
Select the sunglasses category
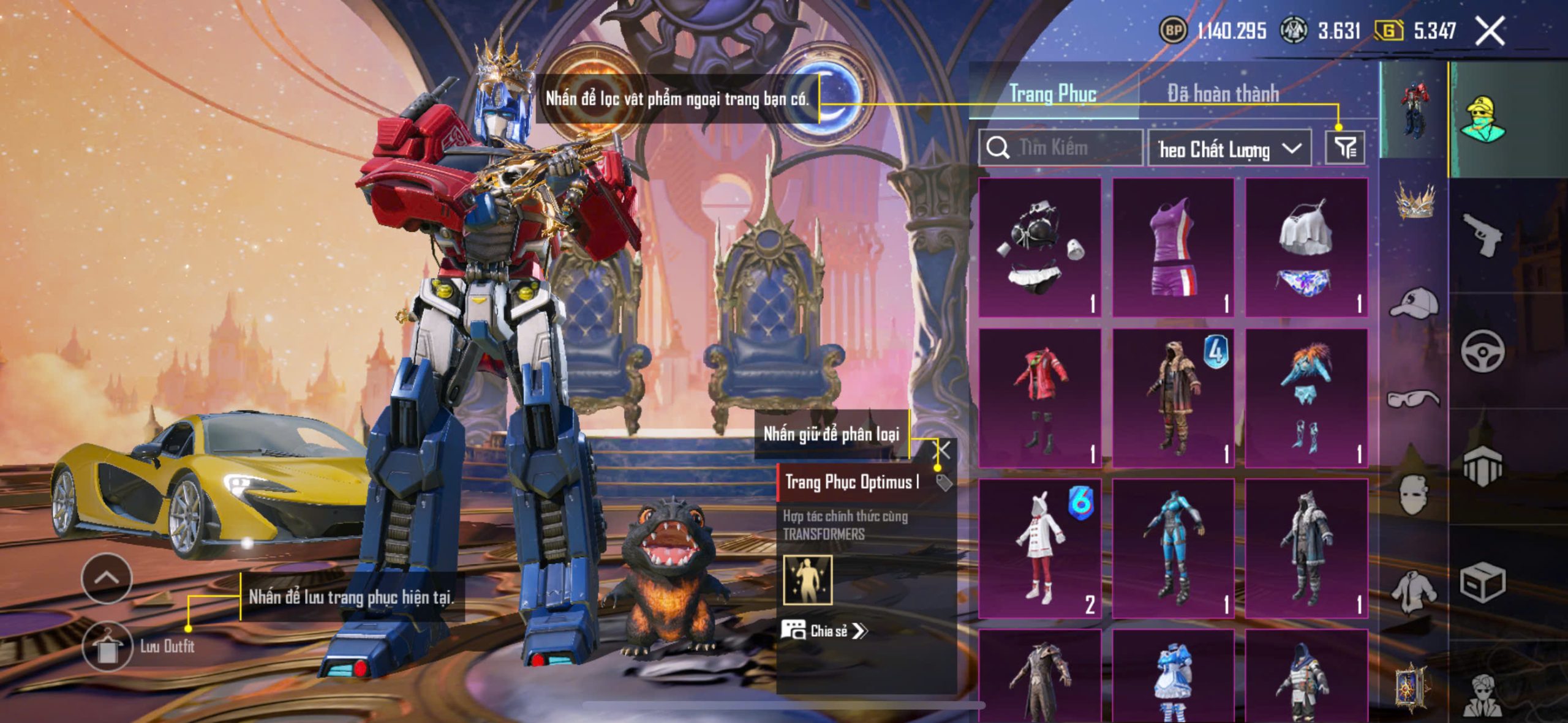(x=1414, y=399)
